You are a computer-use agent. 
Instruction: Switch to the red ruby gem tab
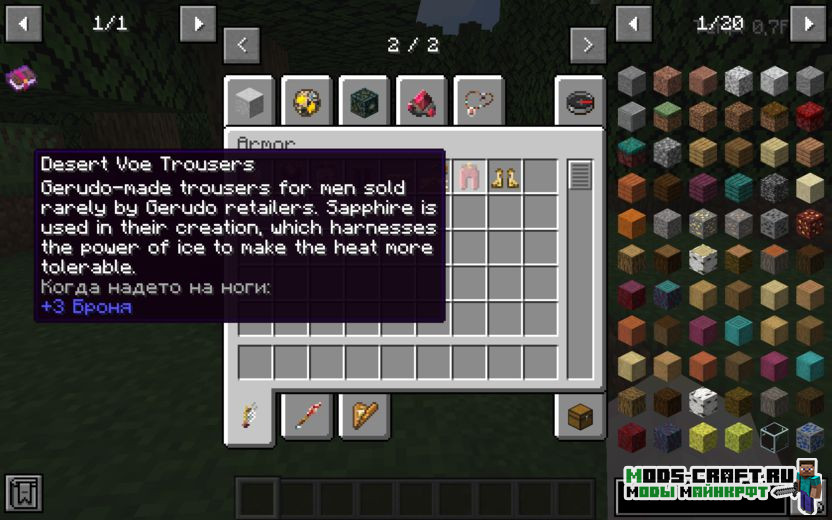422,101
